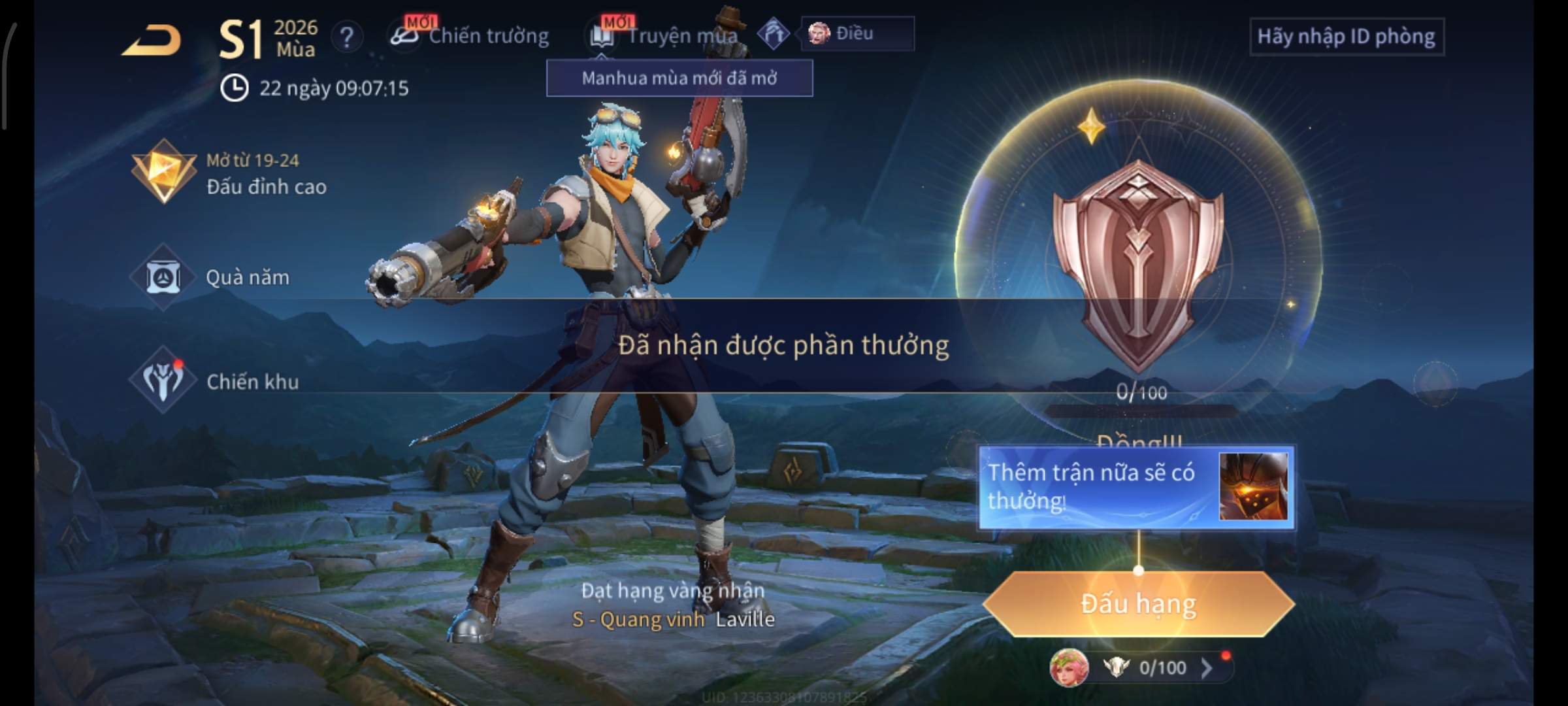
Task: Open Đấu đỉnh cao mode
Action: [x=229, y=174]
